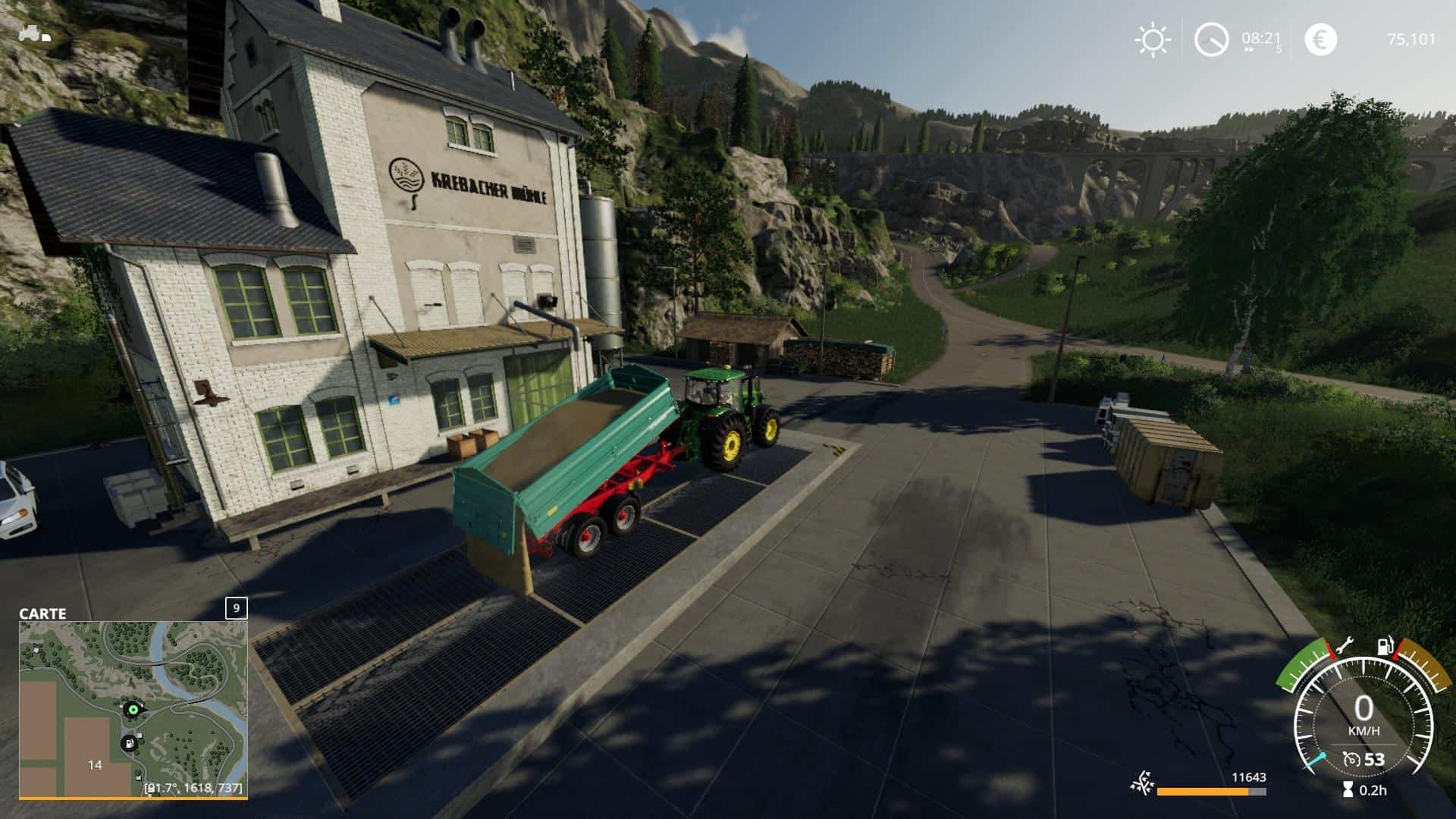Click field 14 on the minimap
The width and height of the screenshot is (1456, 819).
[95, 764]
